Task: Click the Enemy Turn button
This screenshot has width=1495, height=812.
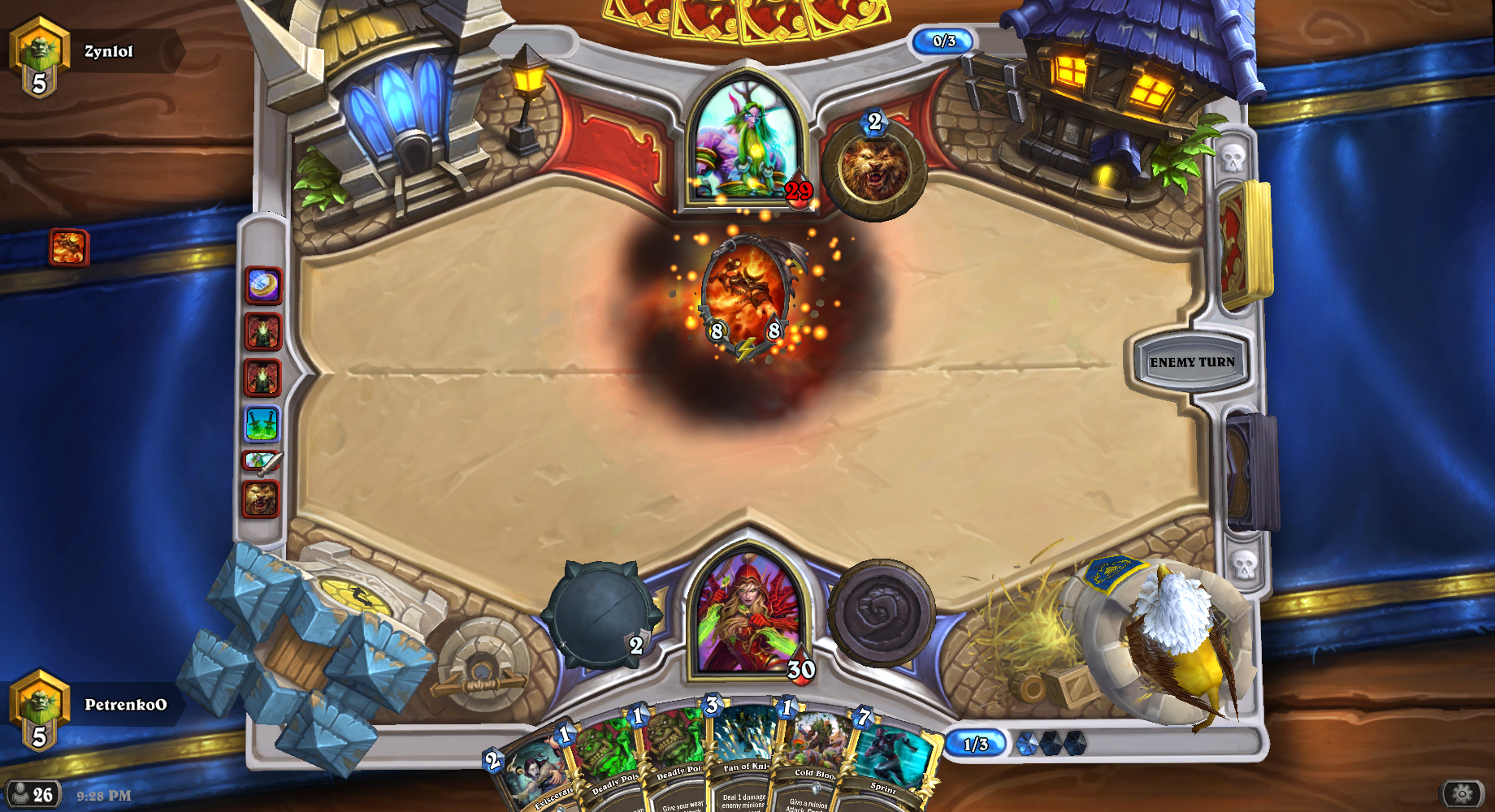Action: pos(1191,362)
